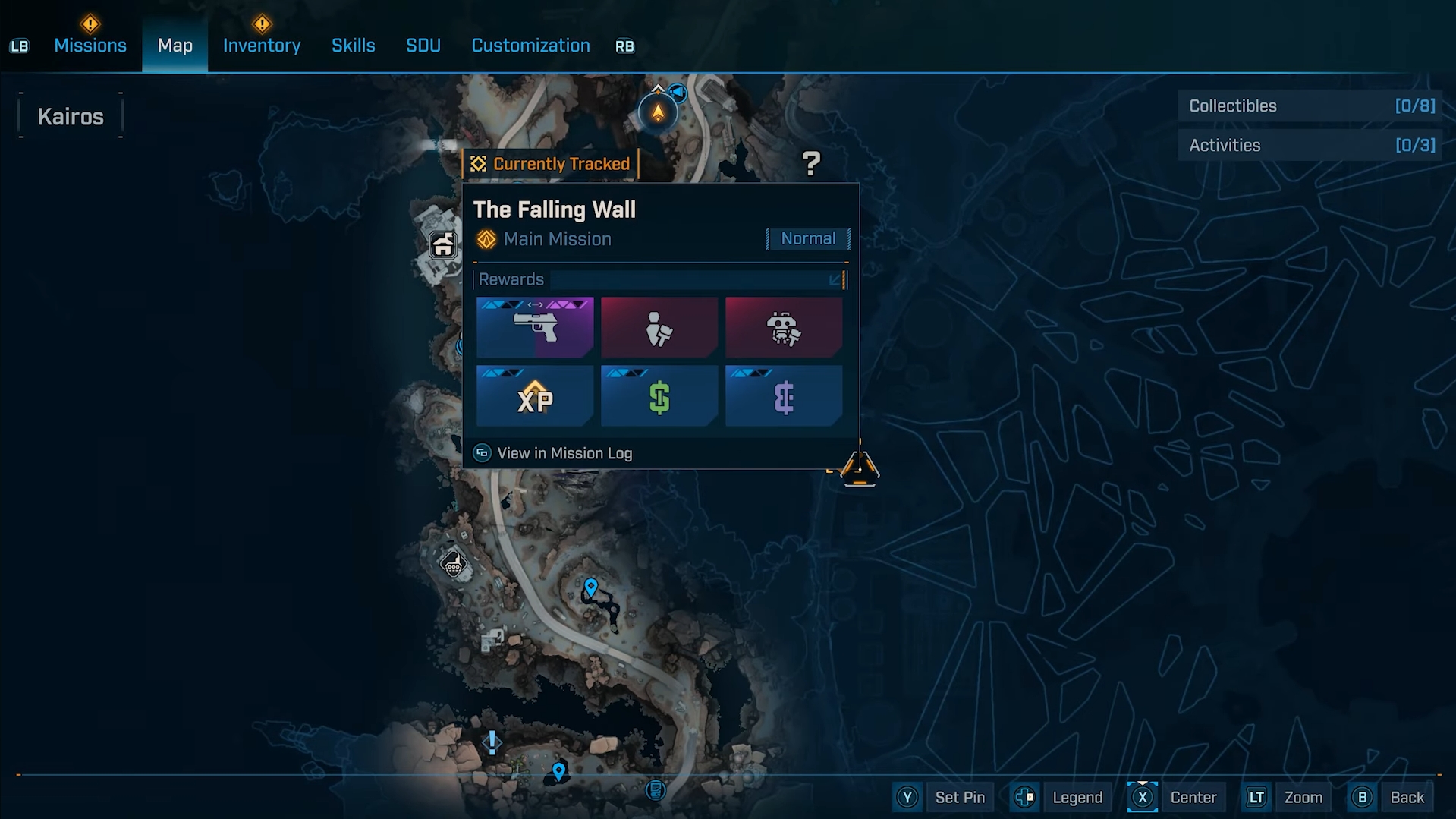Screen dimensions: 1456x819
Task: Go to the Skills tab
Action: coord(353,46)
